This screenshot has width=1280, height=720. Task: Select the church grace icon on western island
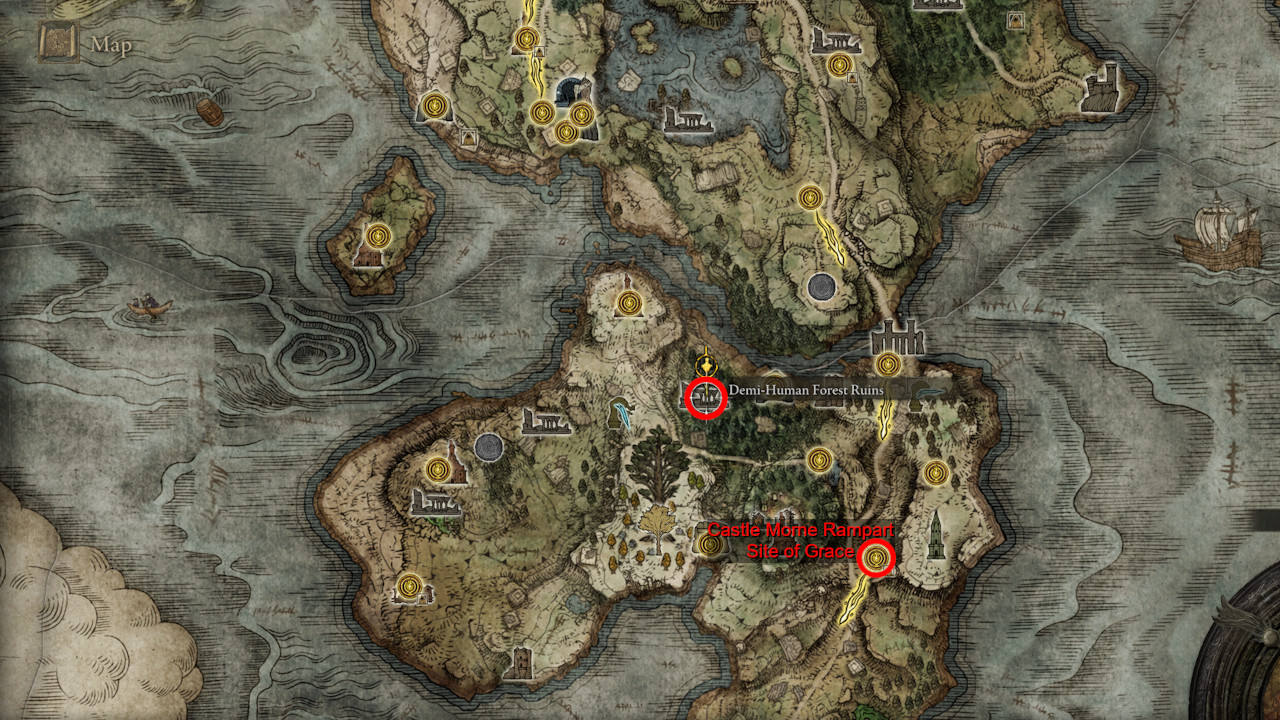pyautogui.click(x=378, y=238)
